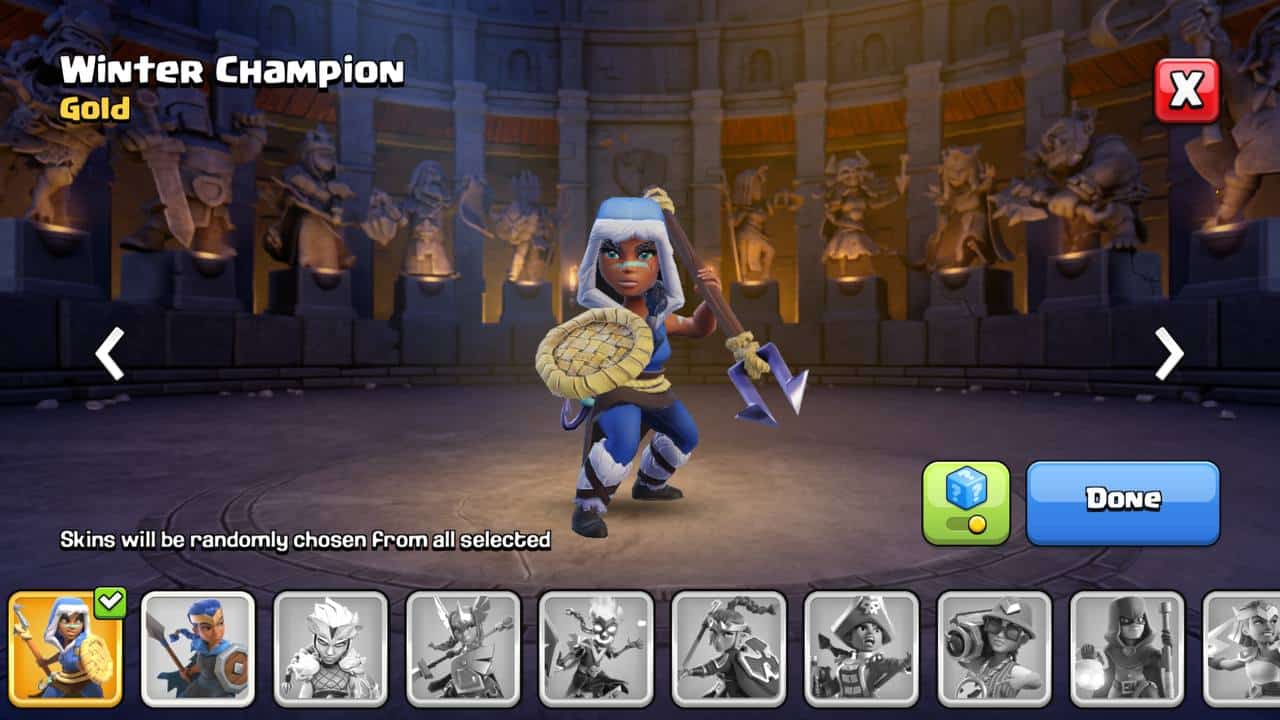This screenshot has width=1280, height=720.
Task: Choose the ponytail skin with crest shield
Action: [729, 649]
